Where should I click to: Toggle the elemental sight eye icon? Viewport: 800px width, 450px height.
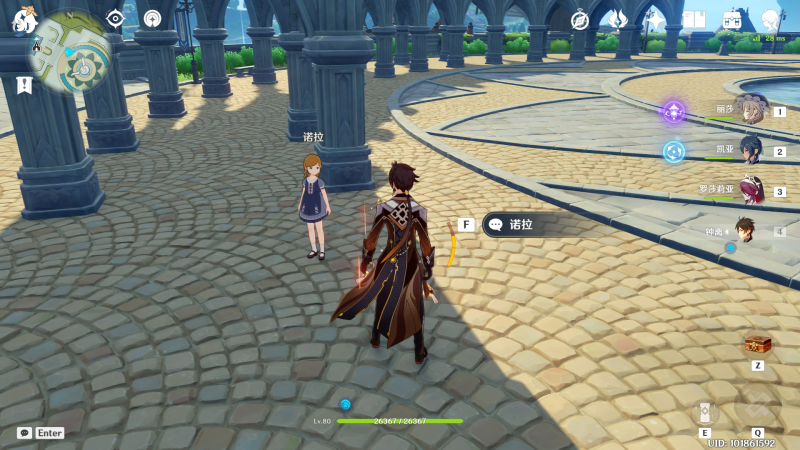(x=115, y=18)
